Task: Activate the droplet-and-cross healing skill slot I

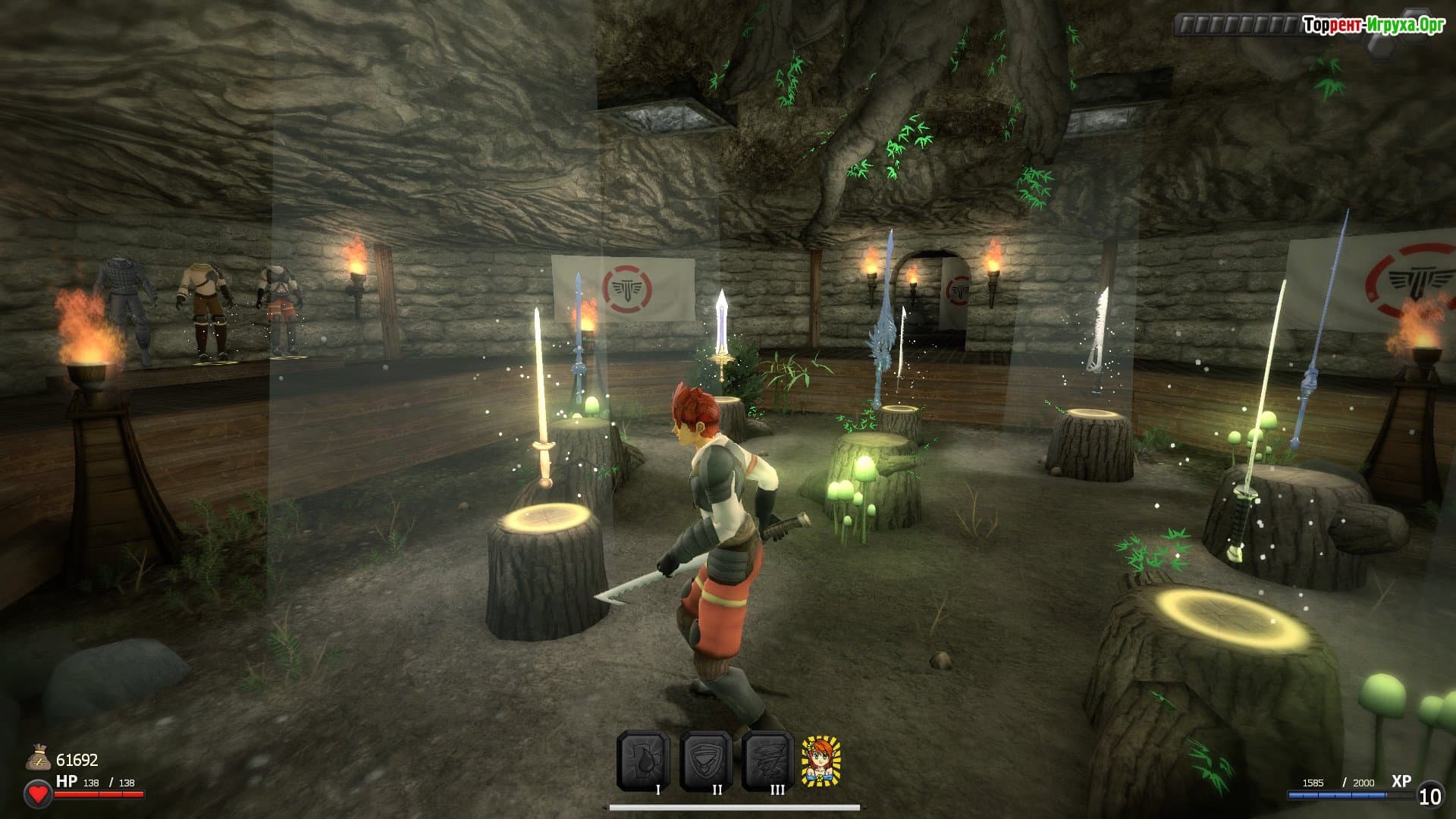Action: click(x=643, y=760)
